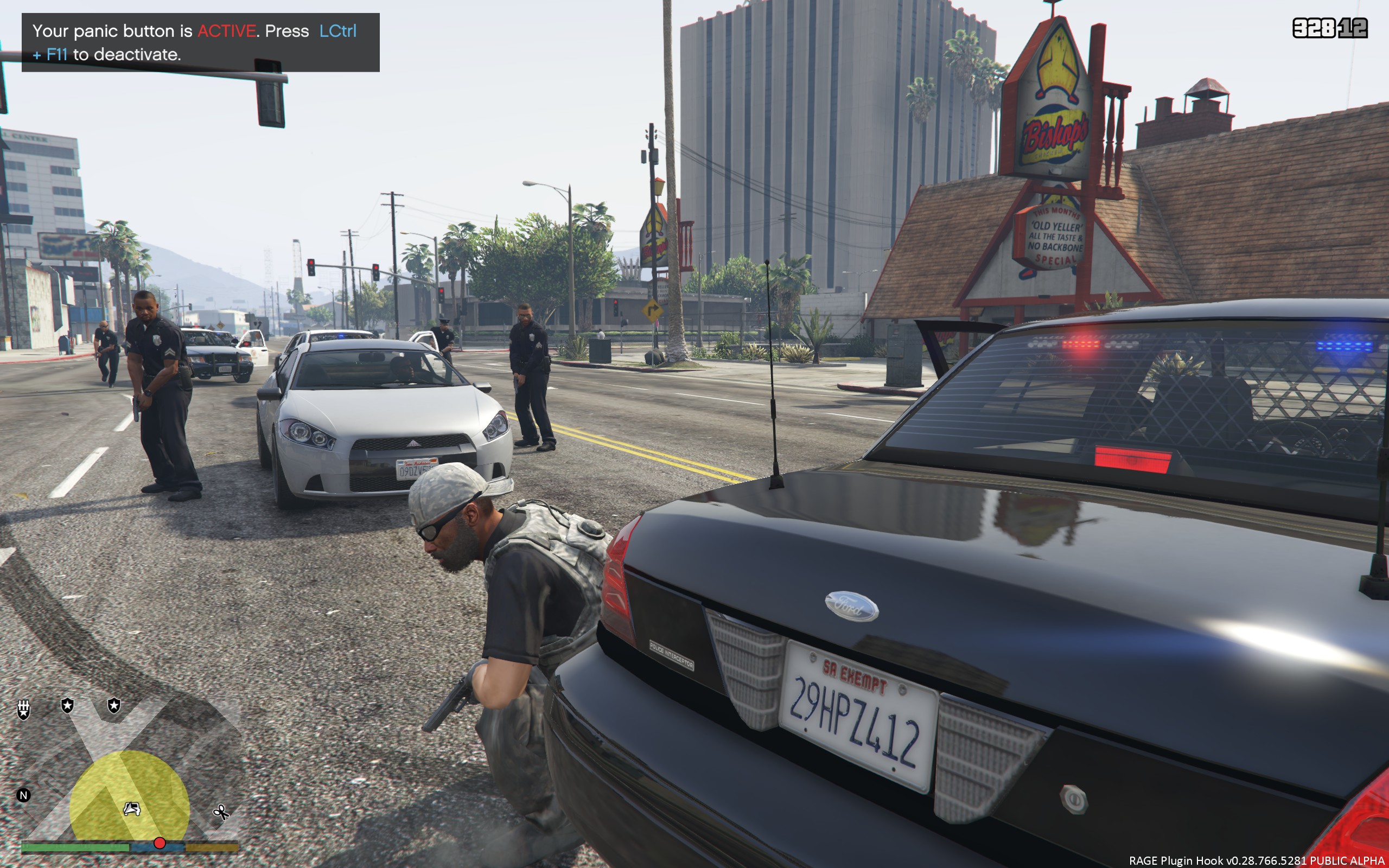
Task: Select the white car blip on minimap
Action: point(132,809)
